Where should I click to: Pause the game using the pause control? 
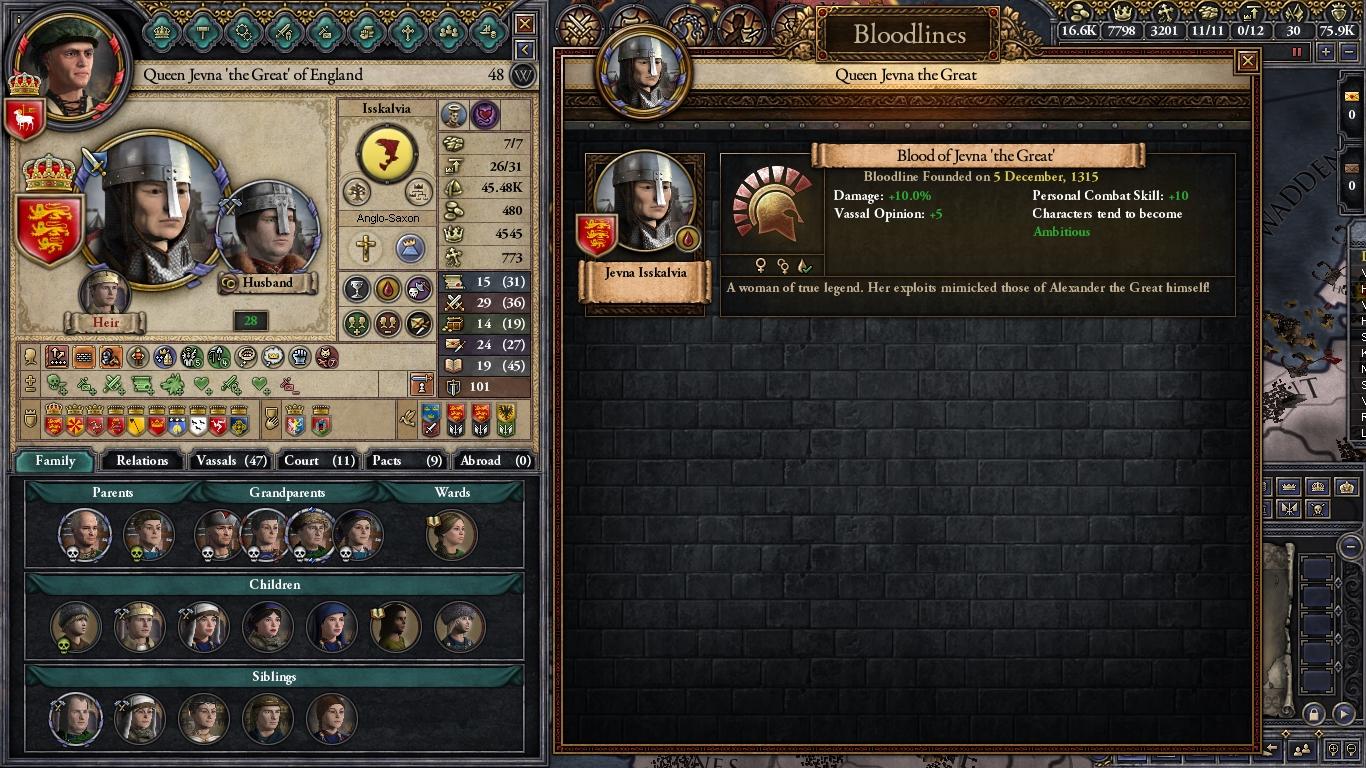(1297, 51)
